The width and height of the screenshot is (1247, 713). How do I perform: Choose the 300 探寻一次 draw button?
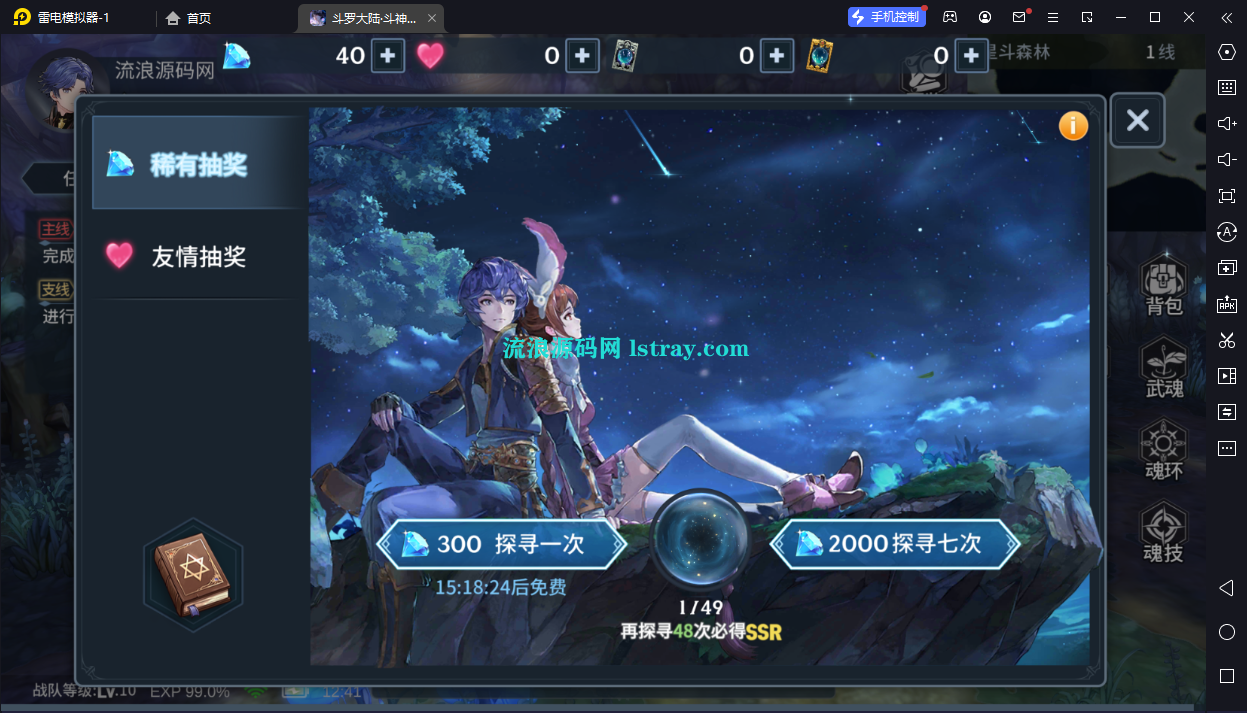502,544
